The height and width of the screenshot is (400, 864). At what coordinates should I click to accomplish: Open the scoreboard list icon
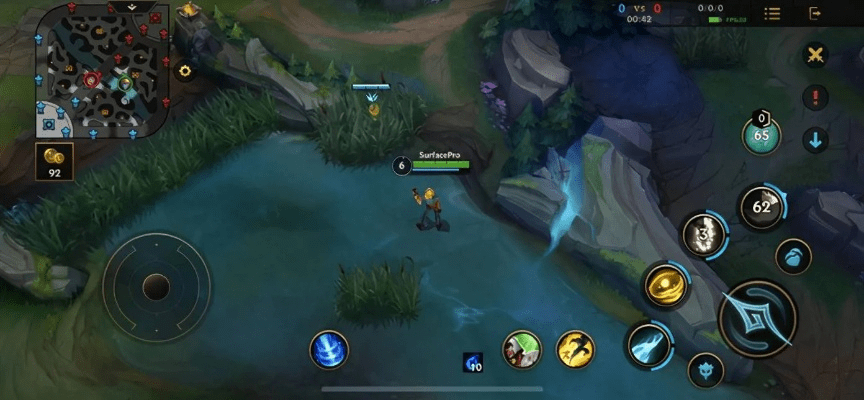772,13
